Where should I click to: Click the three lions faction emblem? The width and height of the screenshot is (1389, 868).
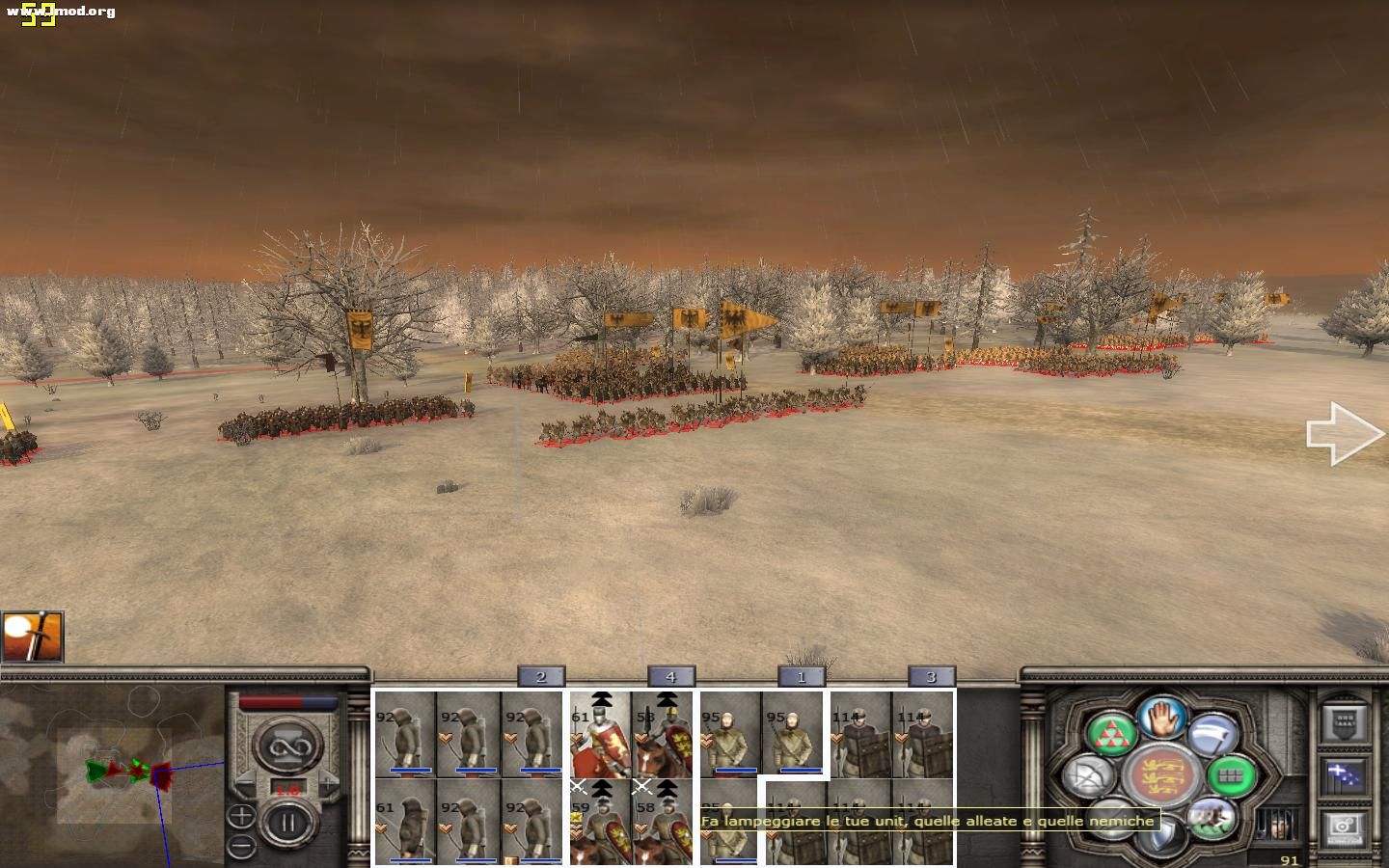coord(1161,774)
